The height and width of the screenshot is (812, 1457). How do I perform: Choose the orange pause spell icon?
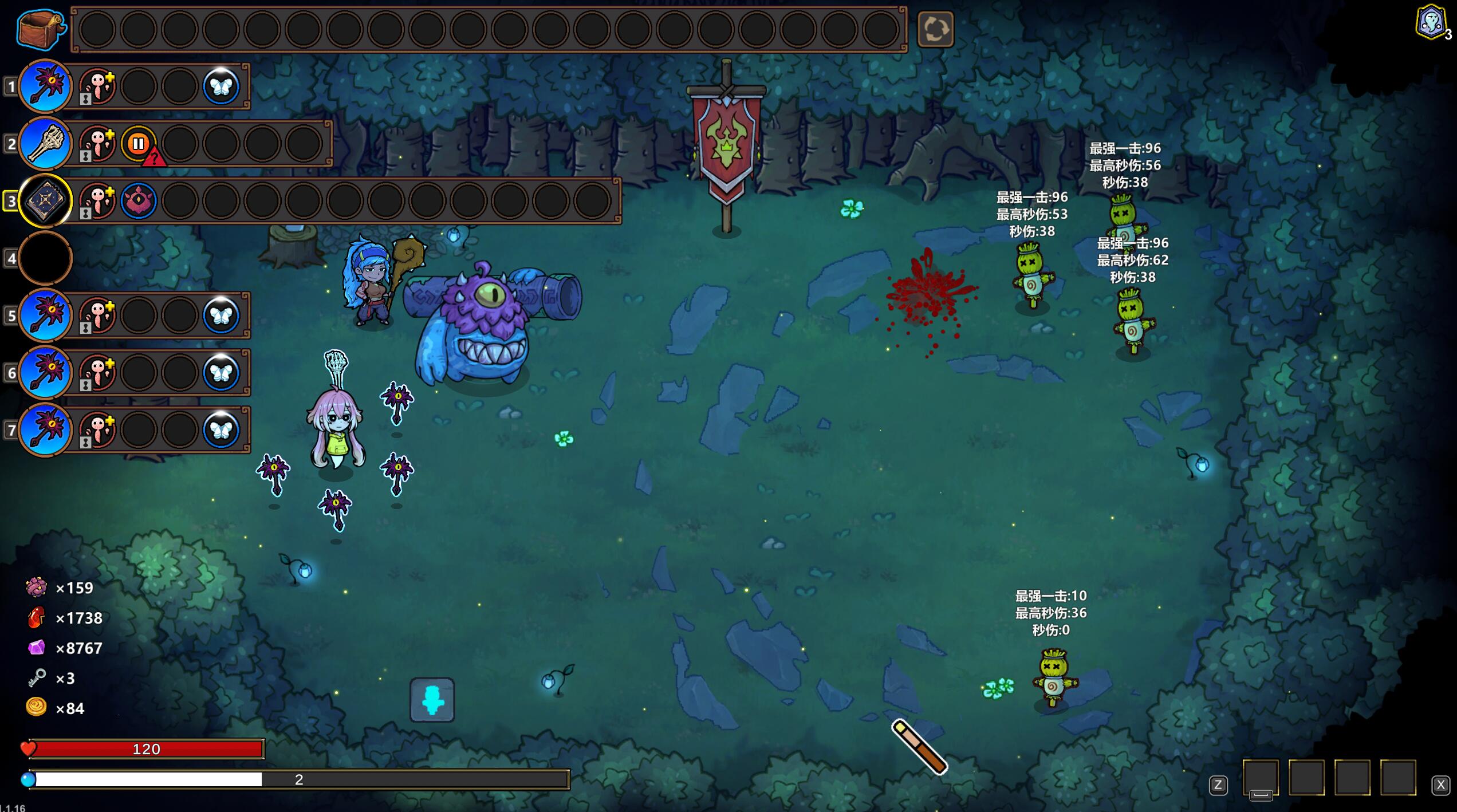click(x=138, y=143)
